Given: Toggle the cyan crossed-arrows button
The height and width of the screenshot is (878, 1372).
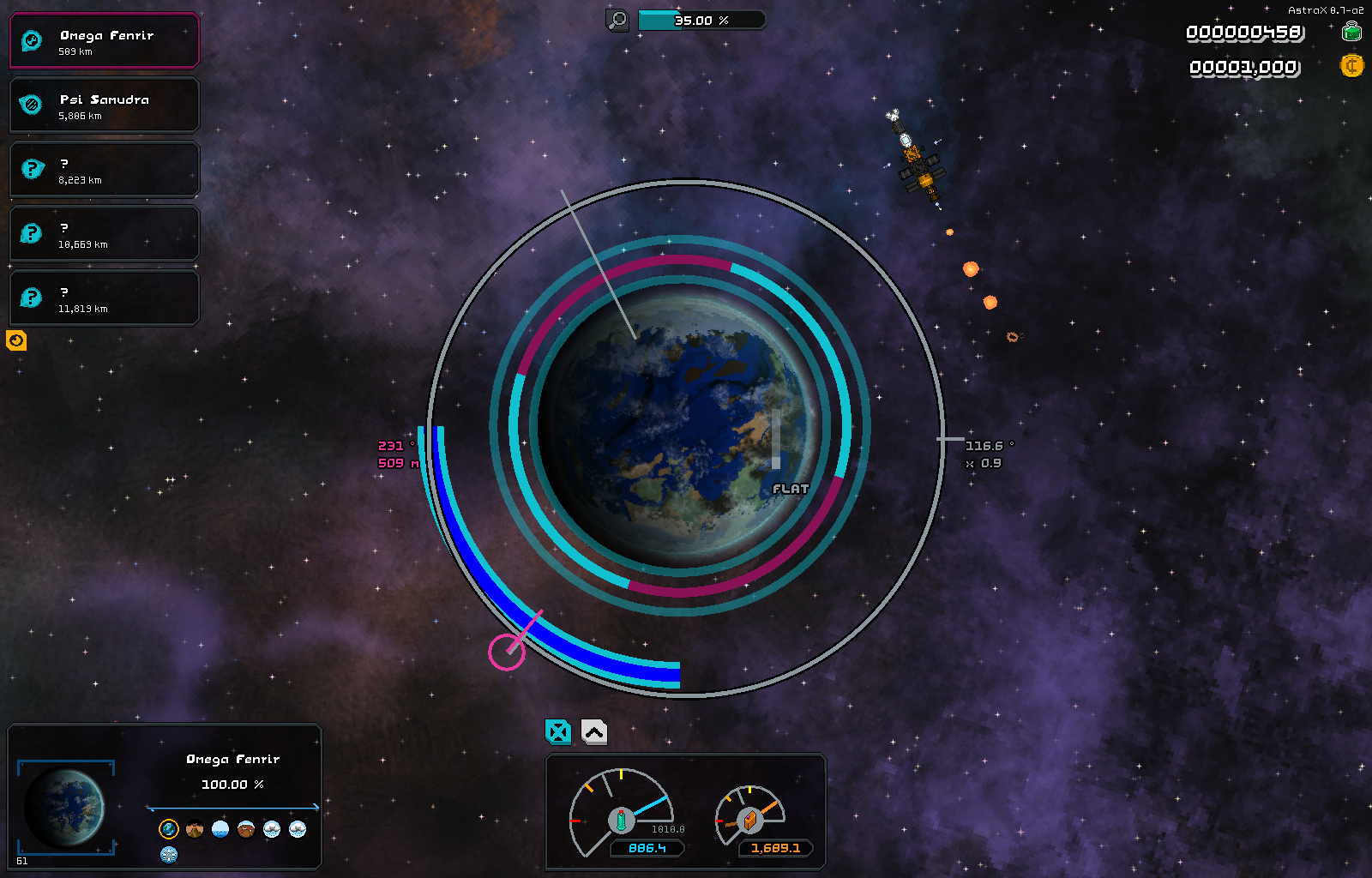Looking at the screenshot, I should (558, 731).
